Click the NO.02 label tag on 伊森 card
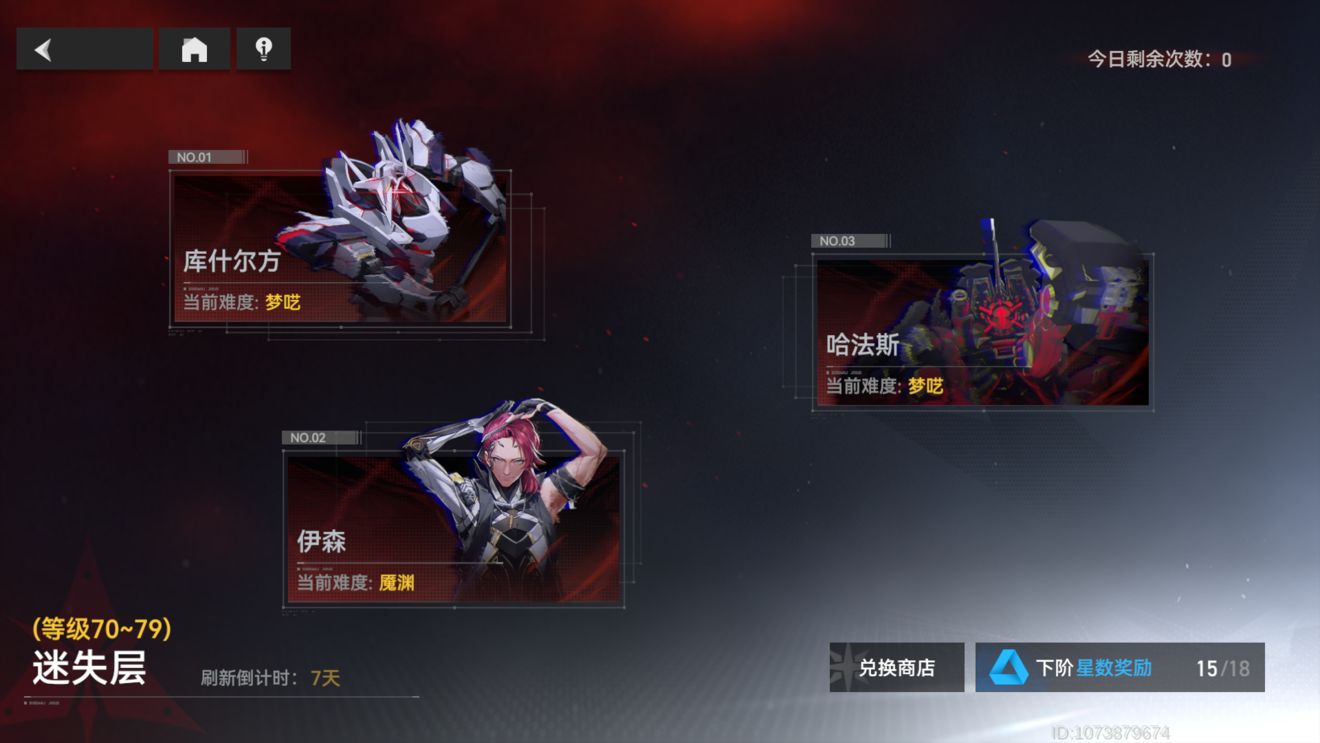Screen dimensions: 1320x743 pos(318,437)
